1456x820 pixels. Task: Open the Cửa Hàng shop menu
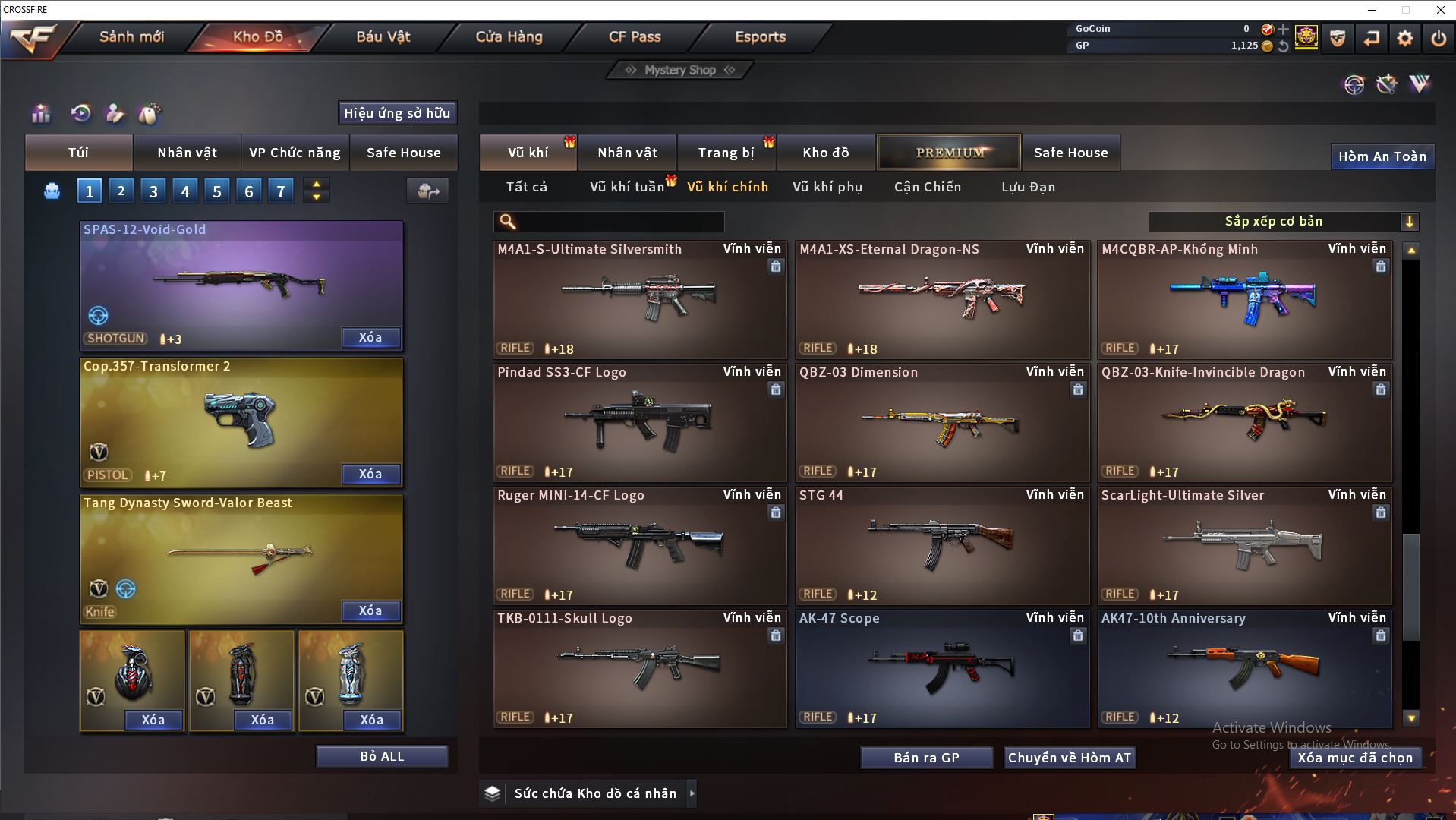[509, 36]
